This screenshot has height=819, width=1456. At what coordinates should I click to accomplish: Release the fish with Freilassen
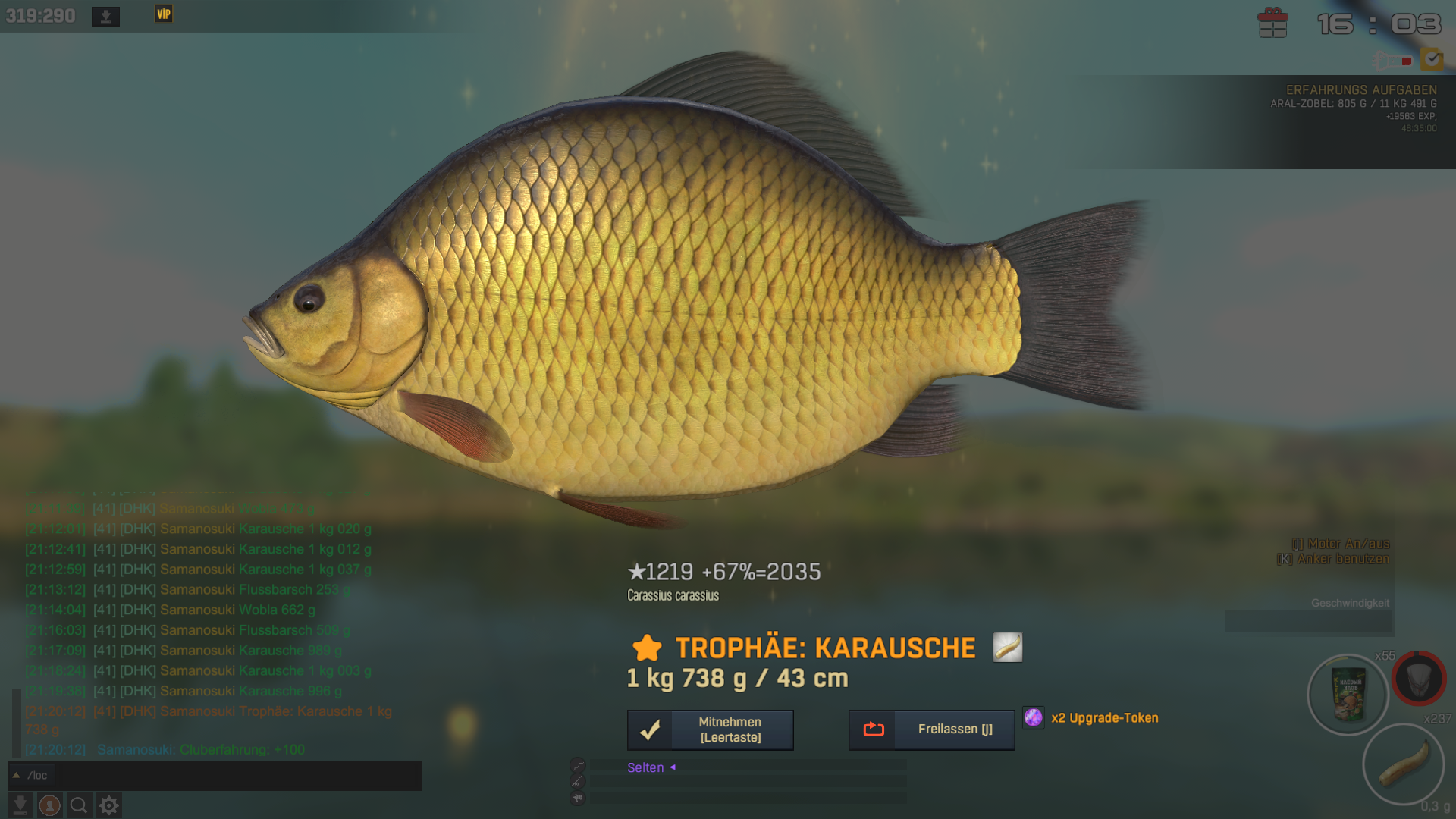tap(931, 730)
